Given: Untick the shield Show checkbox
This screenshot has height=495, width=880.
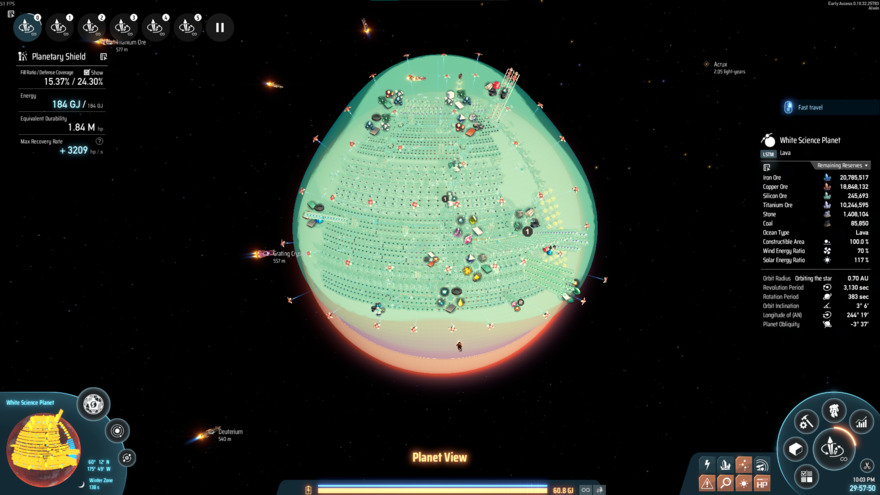Looking at the screenshot, I should 87,73.
